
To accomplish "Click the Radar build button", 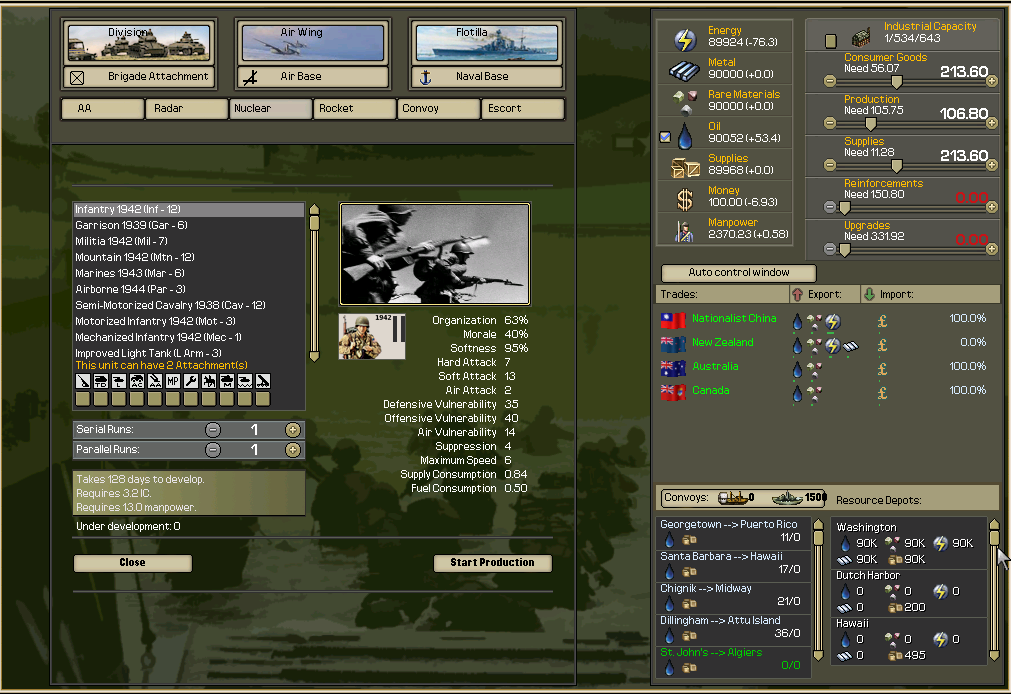I will pyautogui.click(x=187, y=109).
